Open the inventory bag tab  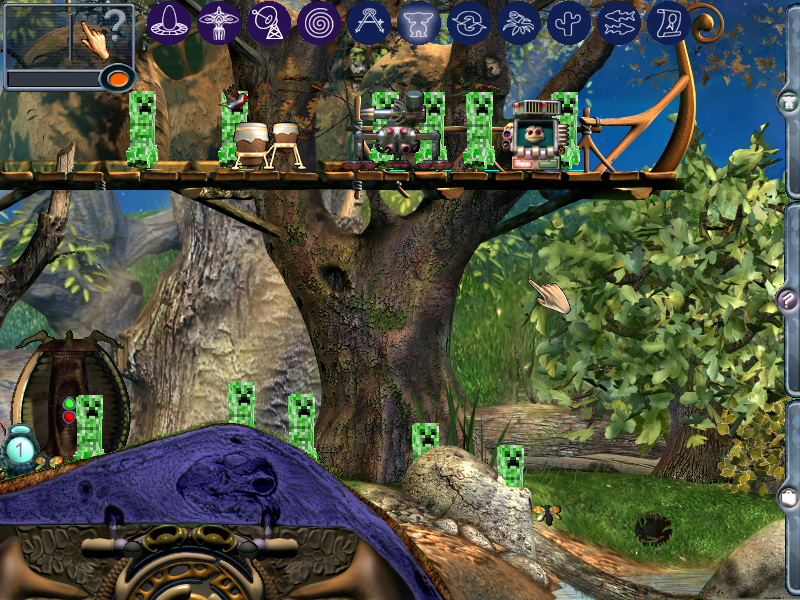788,497
